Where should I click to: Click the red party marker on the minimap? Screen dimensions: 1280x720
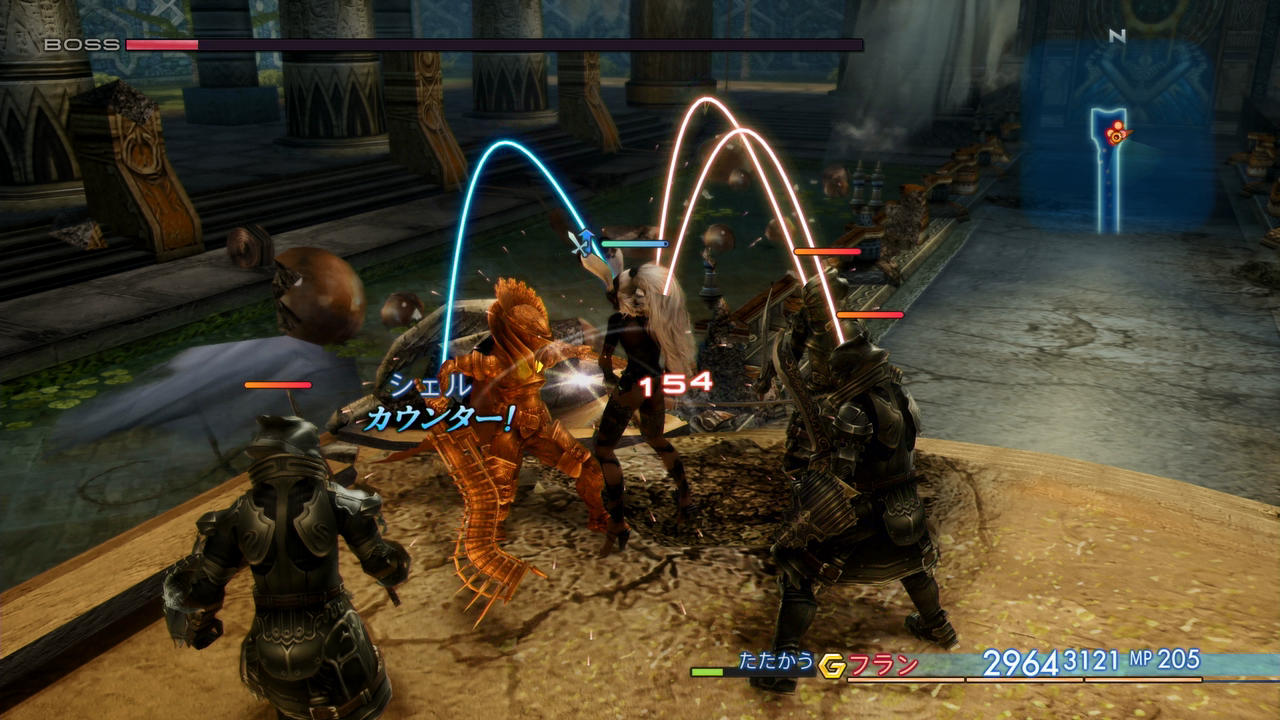(x=1114, y=130)
